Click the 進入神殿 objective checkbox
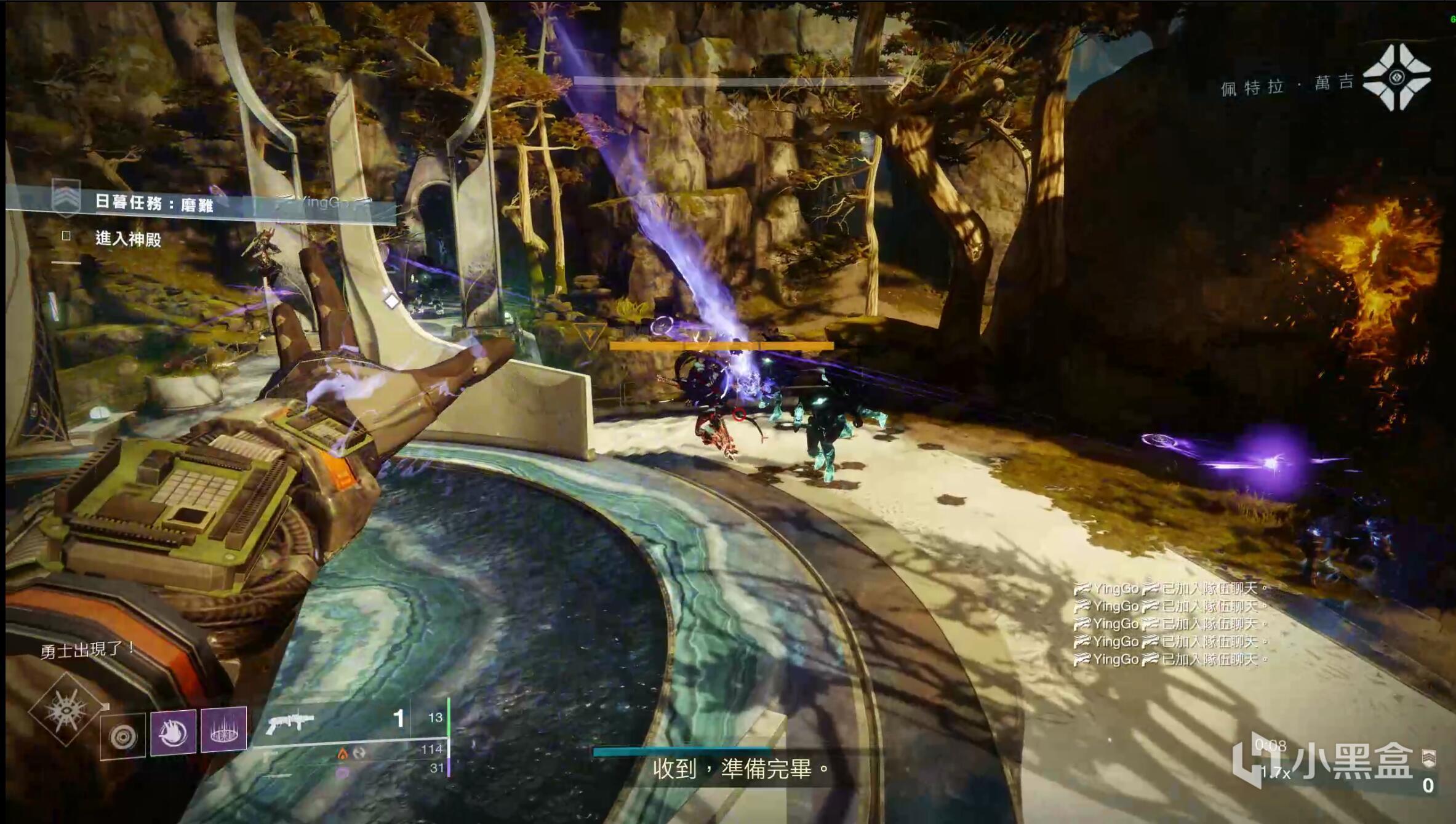This screenshot has height=824, width=1456. click(x=66, y=236)
